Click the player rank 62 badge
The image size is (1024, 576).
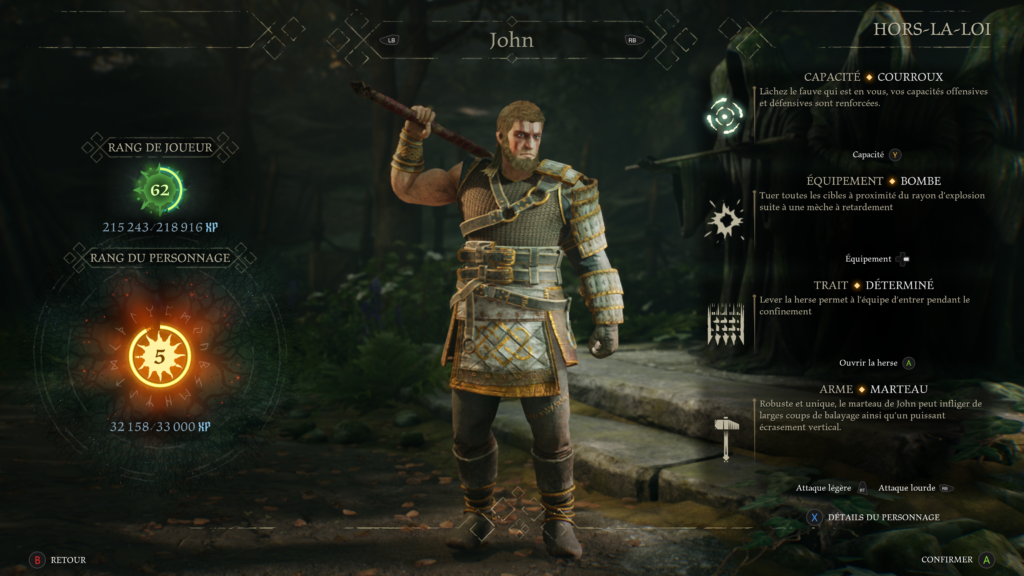[160, 189]
